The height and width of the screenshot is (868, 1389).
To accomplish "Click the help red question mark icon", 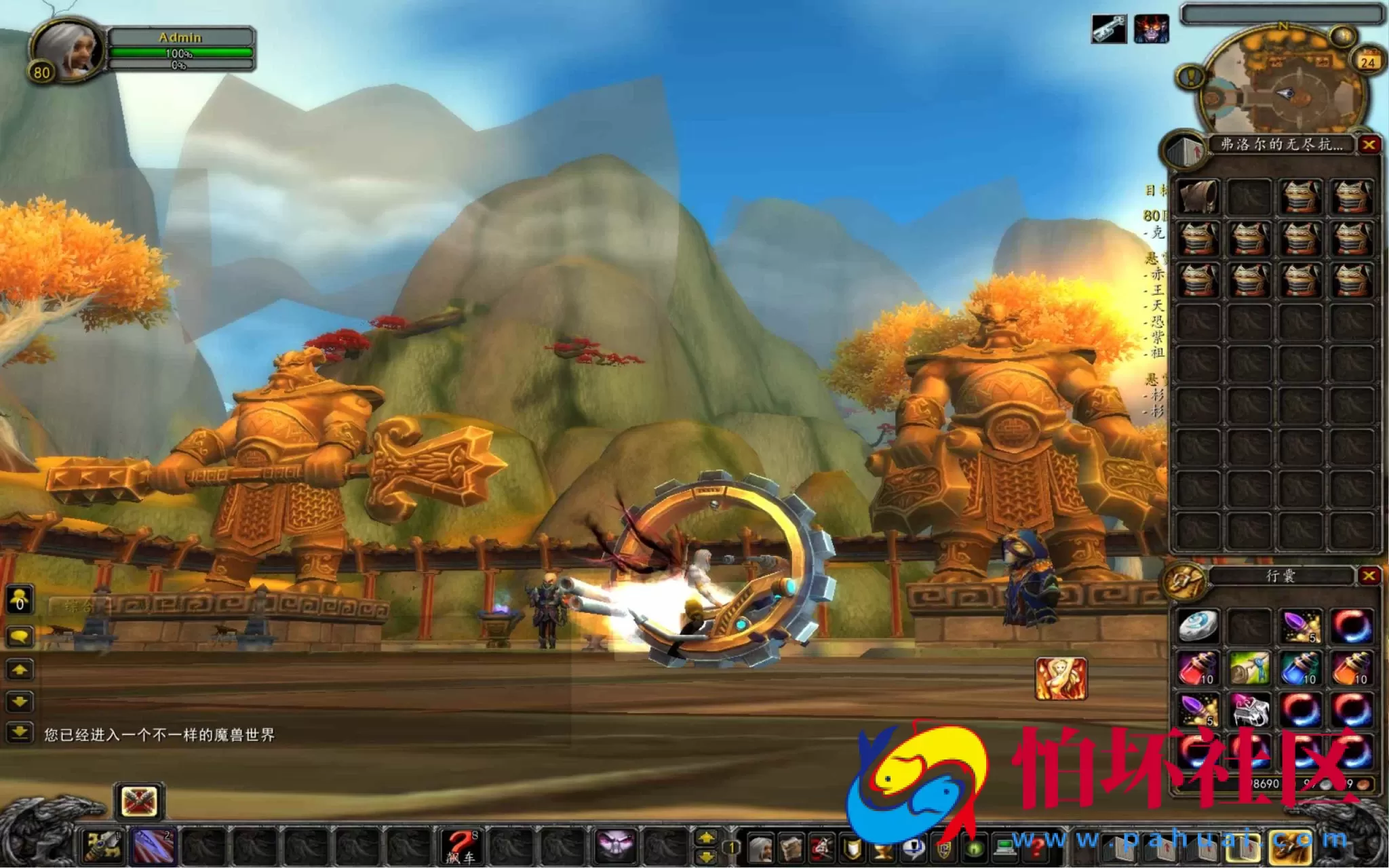I will (x=1038, y=849).
